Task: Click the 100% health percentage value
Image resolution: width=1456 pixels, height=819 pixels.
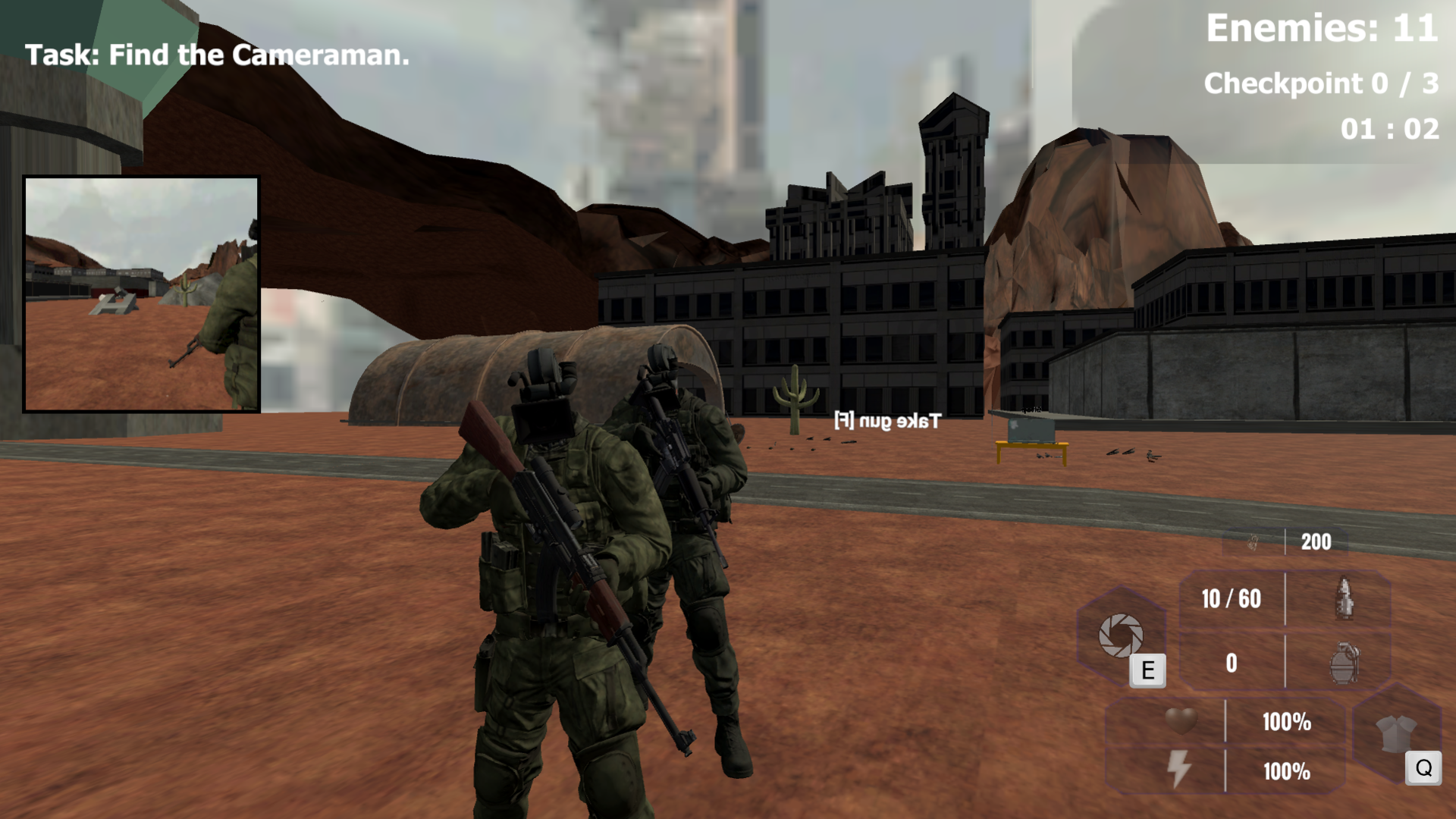Action: (1287, 723)
